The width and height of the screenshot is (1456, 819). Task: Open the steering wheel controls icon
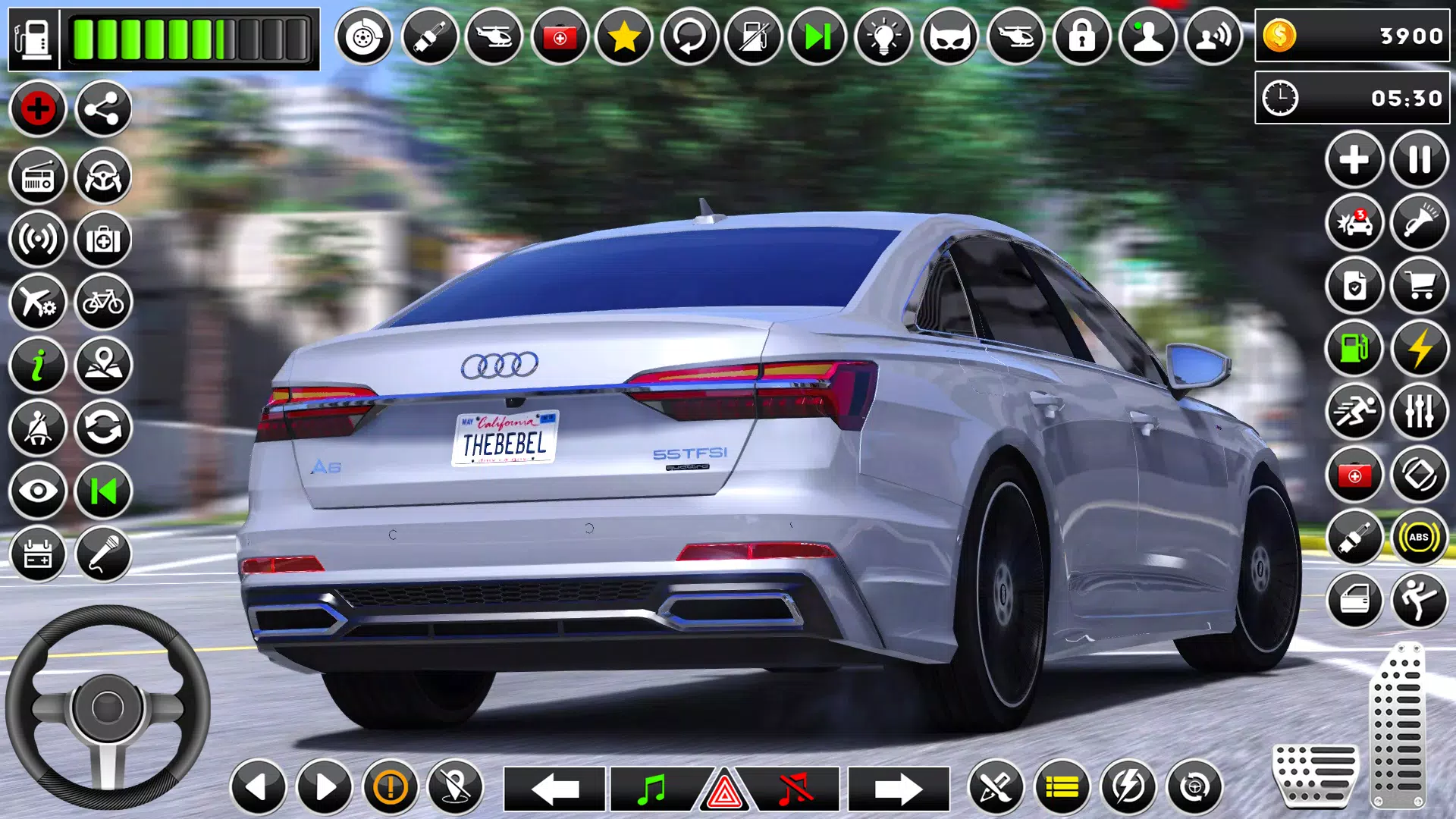point(103,176)
